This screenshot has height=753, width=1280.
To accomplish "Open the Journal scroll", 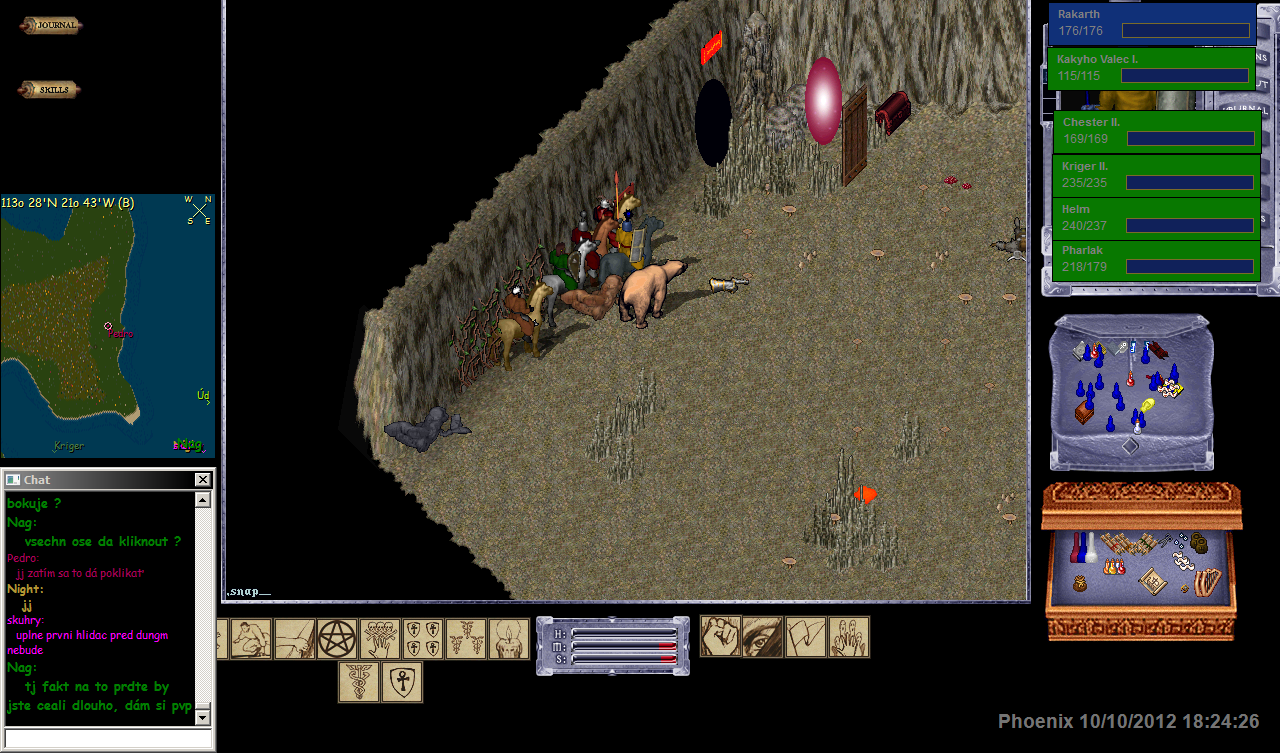I will tap(50, 26).
